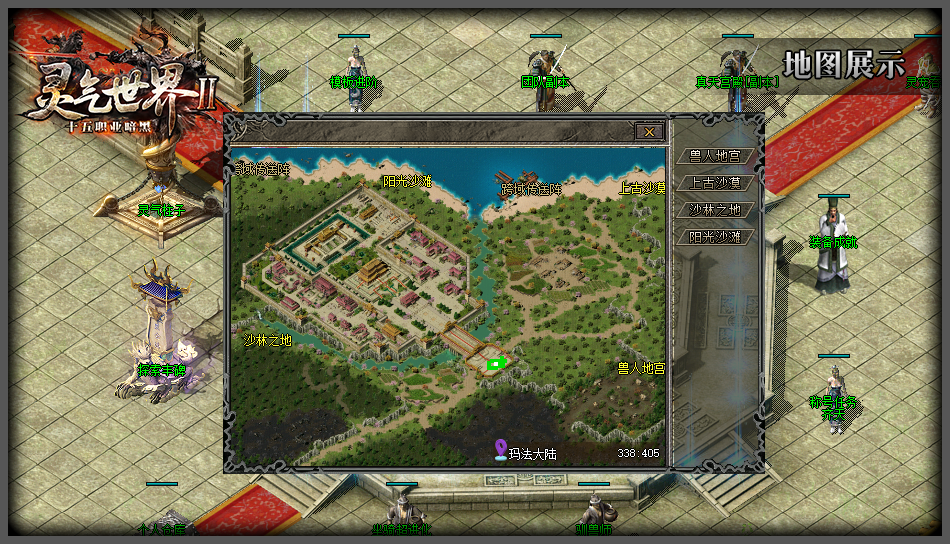The width and height of the screenshot is (950, 544).
Task: Click the 阳光沙滩 label on the map beach
Action: pyautogui.click(x=408, y=182)
